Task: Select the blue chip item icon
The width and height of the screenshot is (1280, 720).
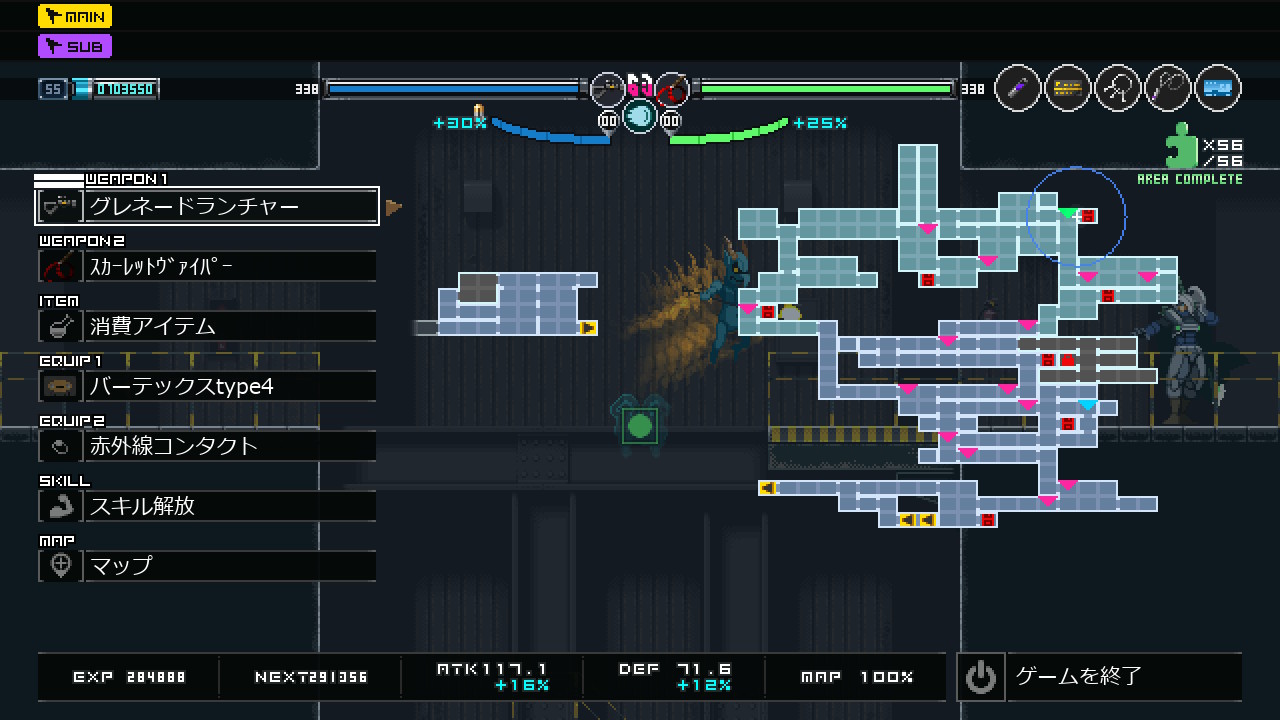Action: click(1217, 89)
